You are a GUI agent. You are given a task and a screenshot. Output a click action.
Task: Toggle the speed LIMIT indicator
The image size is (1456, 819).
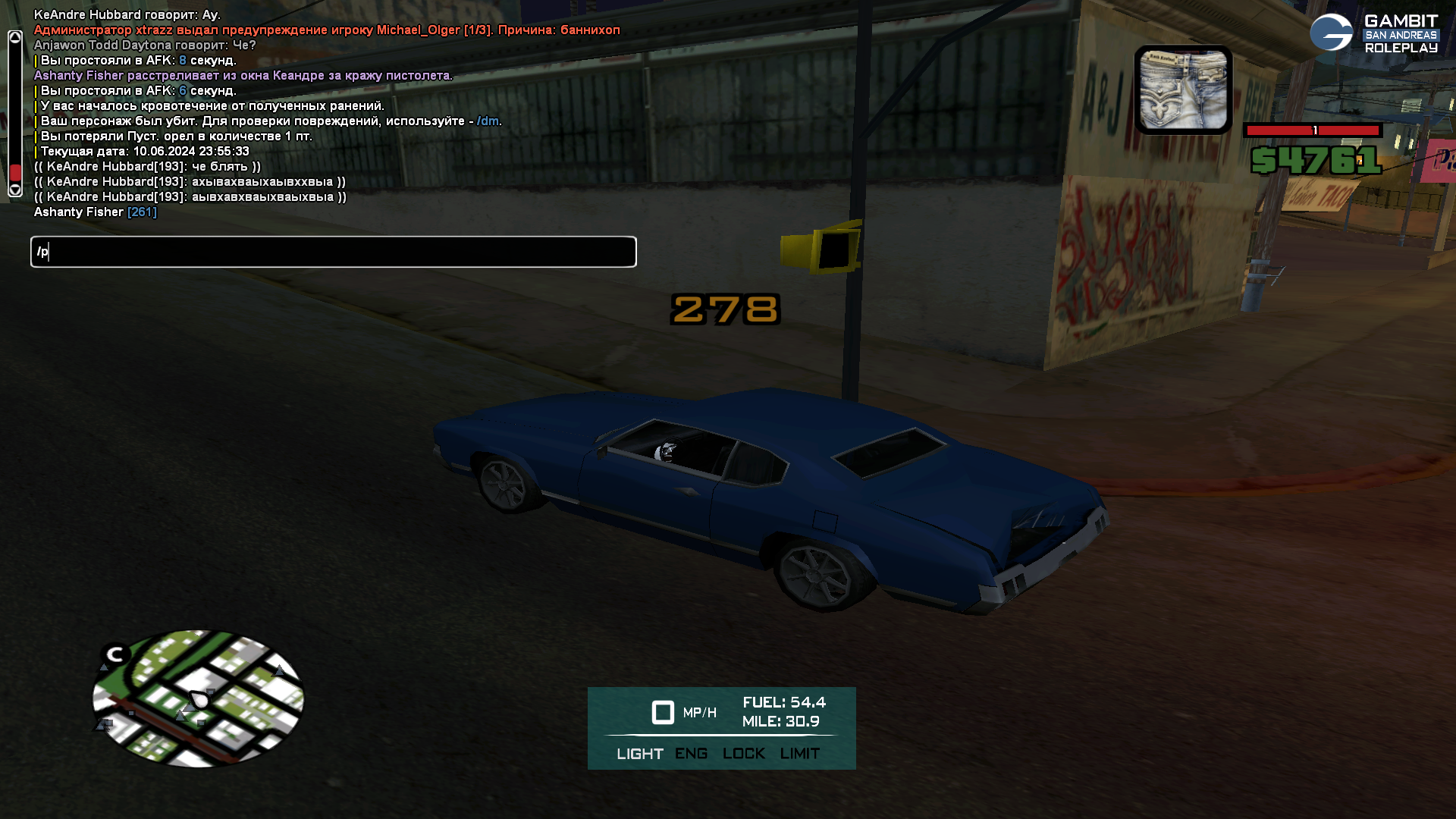(799, 754)
